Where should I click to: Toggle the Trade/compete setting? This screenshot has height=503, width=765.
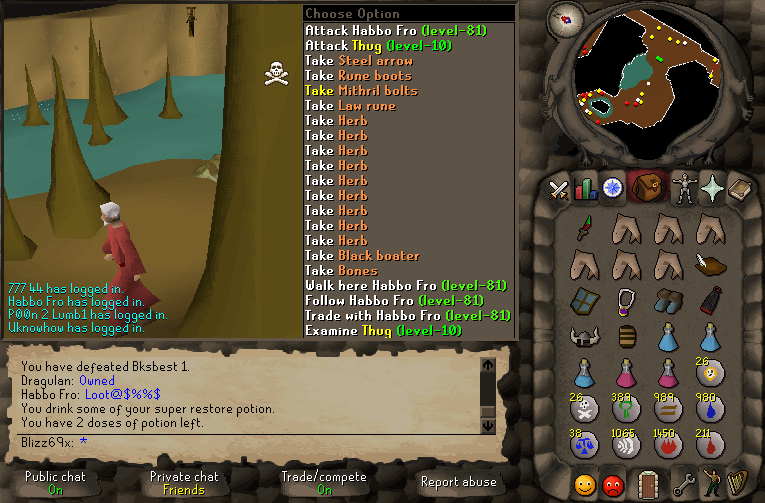[x=323, y=483]
